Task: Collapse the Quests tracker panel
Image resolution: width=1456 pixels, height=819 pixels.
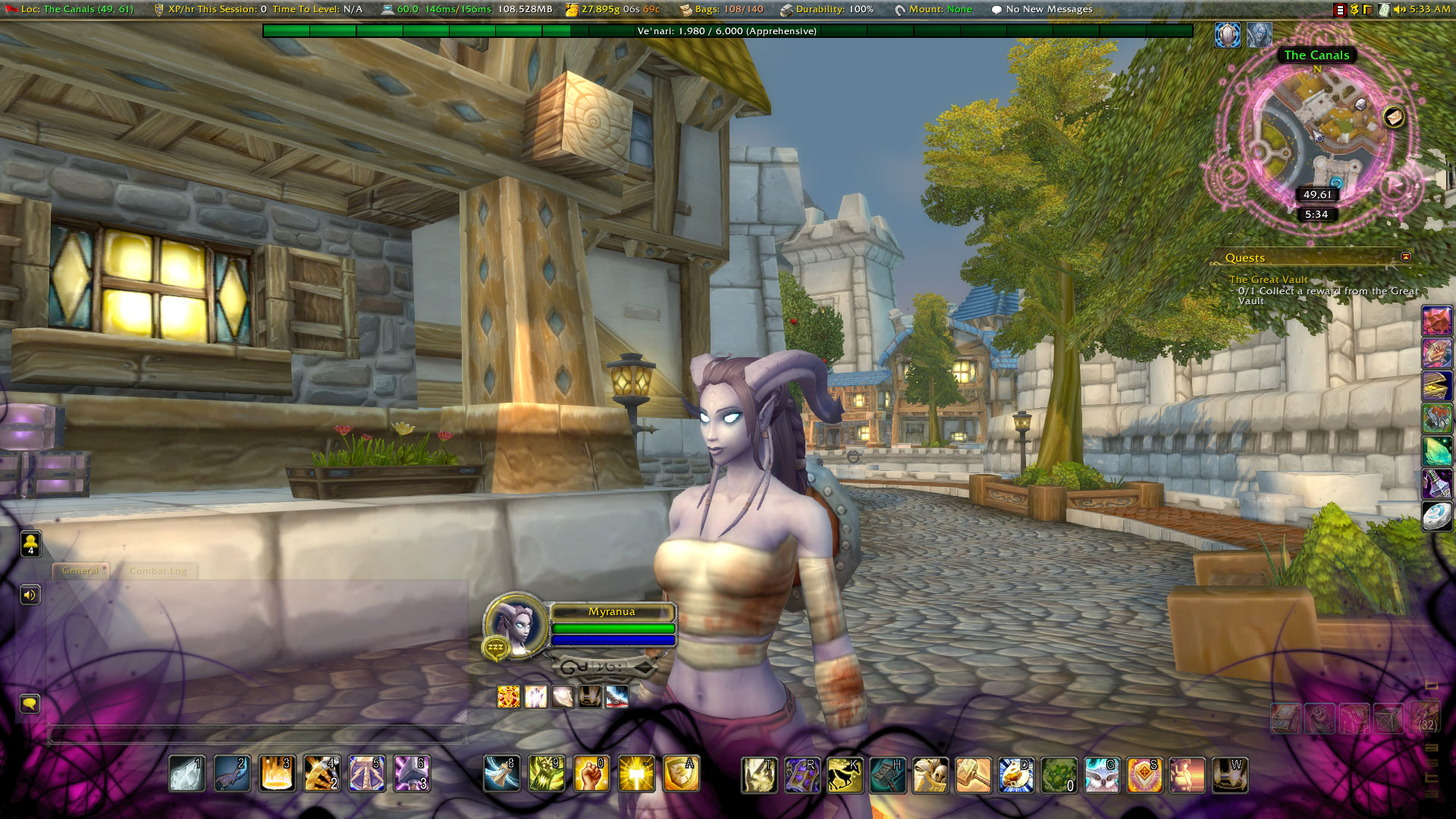Action: click(x=1405, y=257)
